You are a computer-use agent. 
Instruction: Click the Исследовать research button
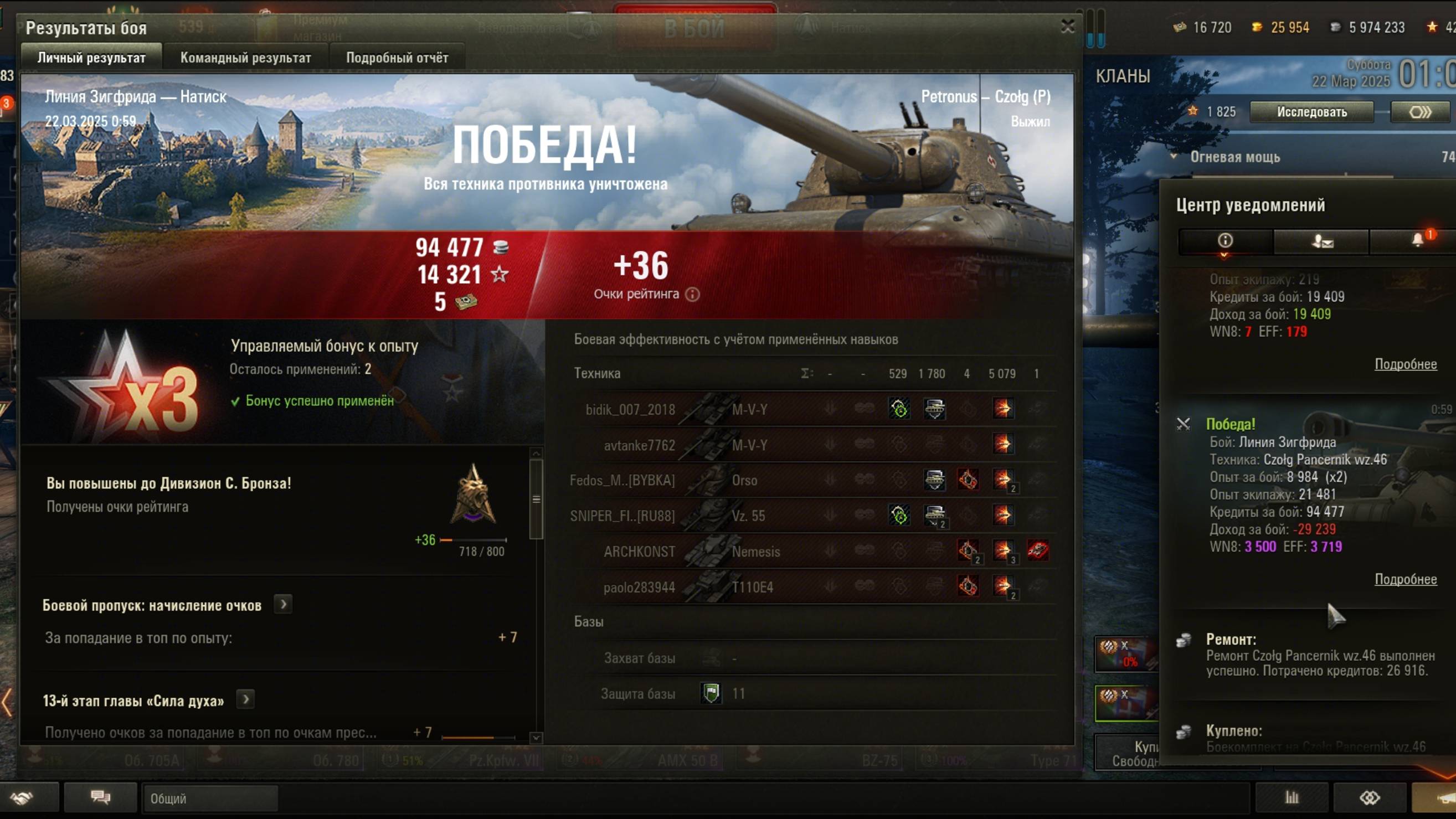tap(1311, 112)
